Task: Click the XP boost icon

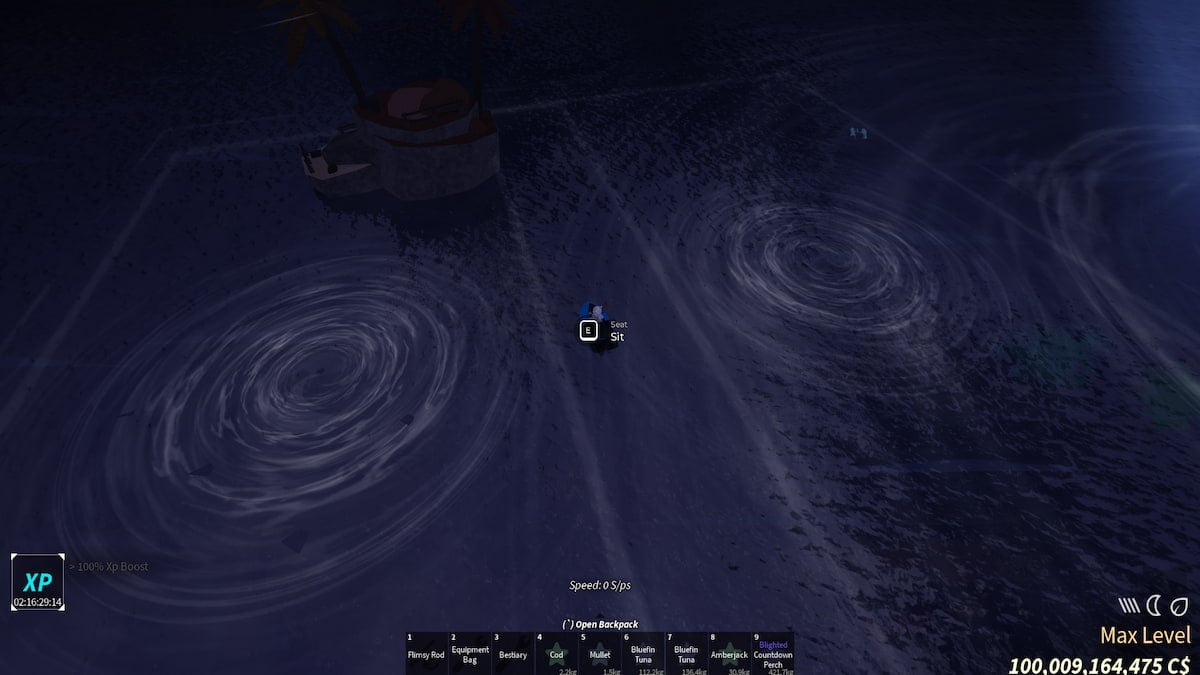Action: click(x=38, y=582)
